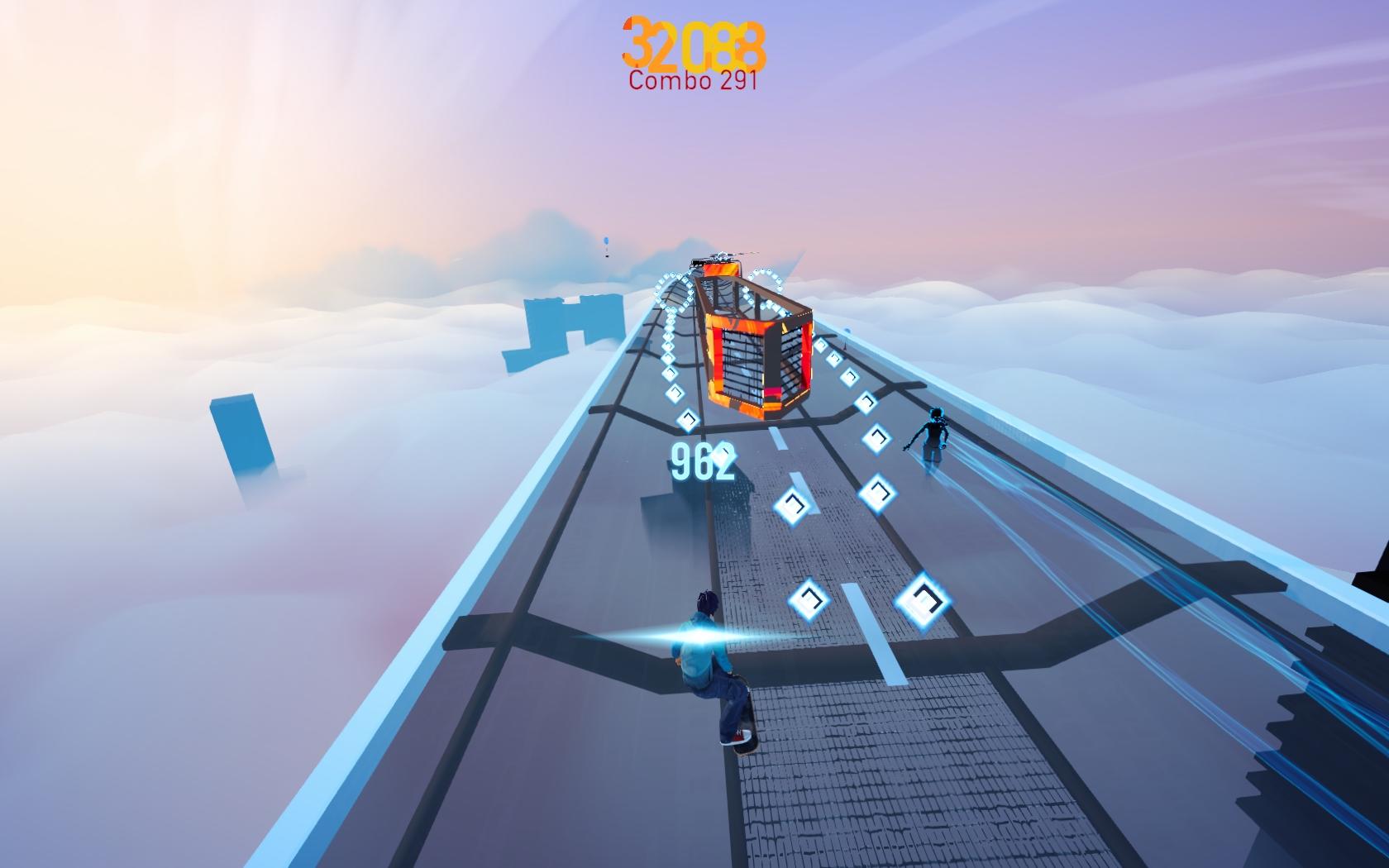Click the distant hot air balloon
Image resolution: width=1389 pixels, height=868 pixels.
click(606, 240)
